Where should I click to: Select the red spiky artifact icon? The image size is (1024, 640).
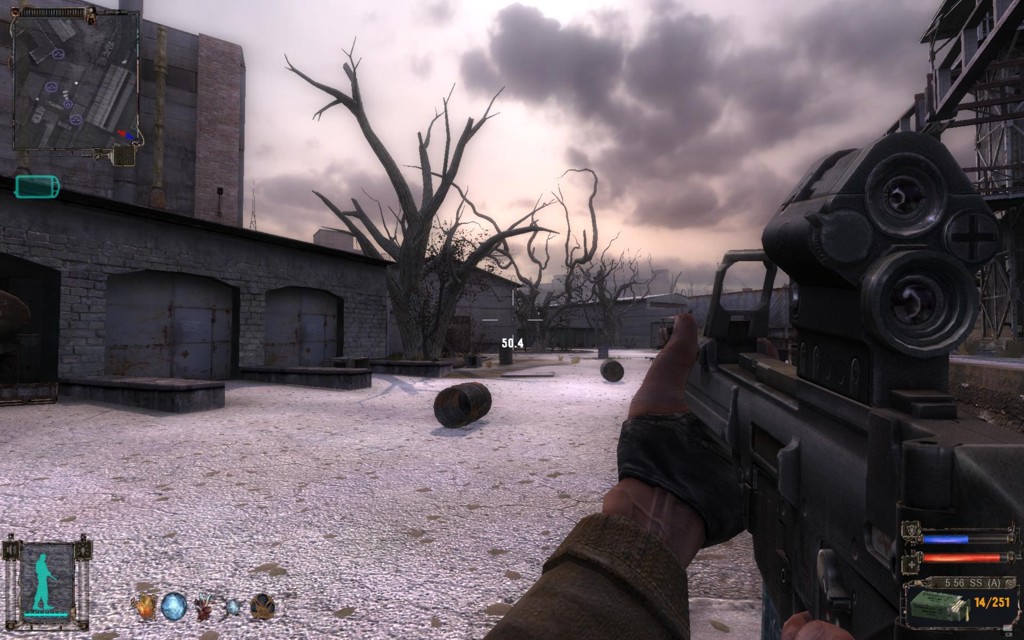tap(205, 606)
